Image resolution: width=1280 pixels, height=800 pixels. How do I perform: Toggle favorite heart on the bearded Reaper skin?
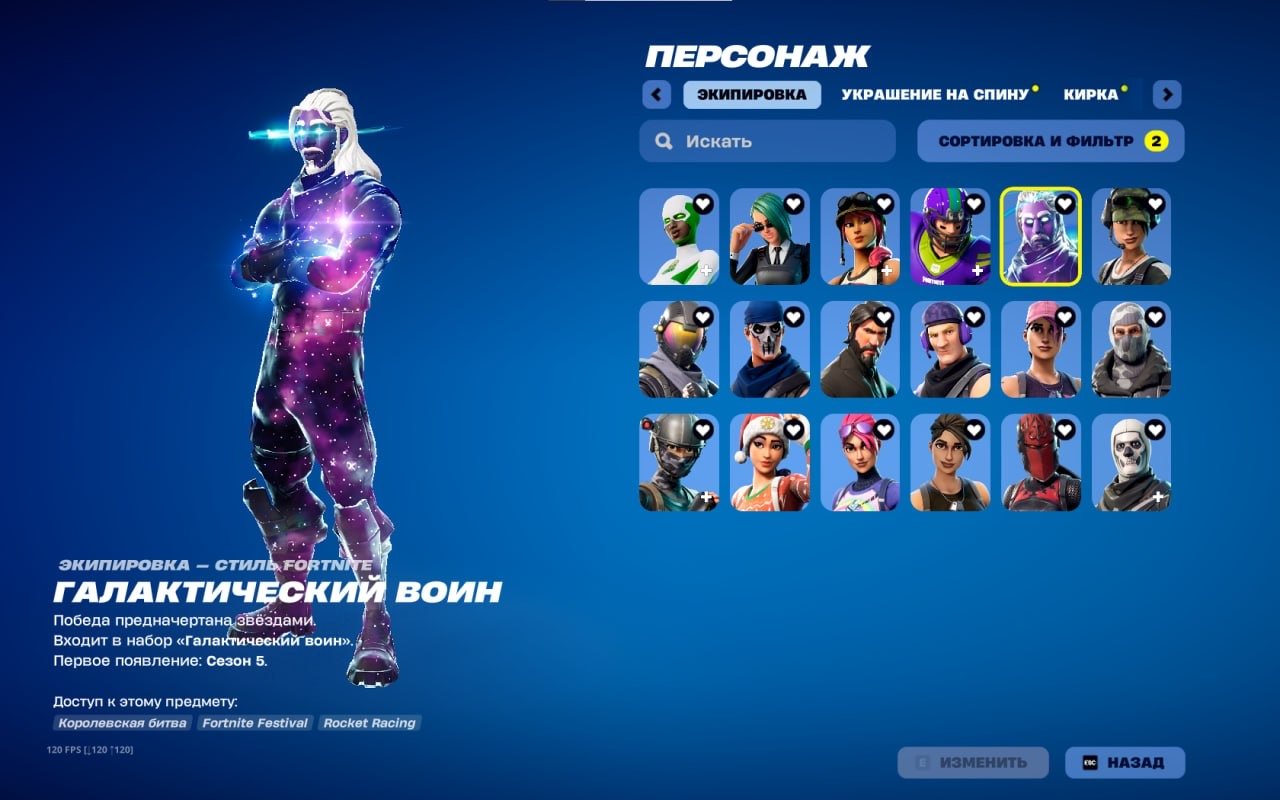tap(882, 315)
